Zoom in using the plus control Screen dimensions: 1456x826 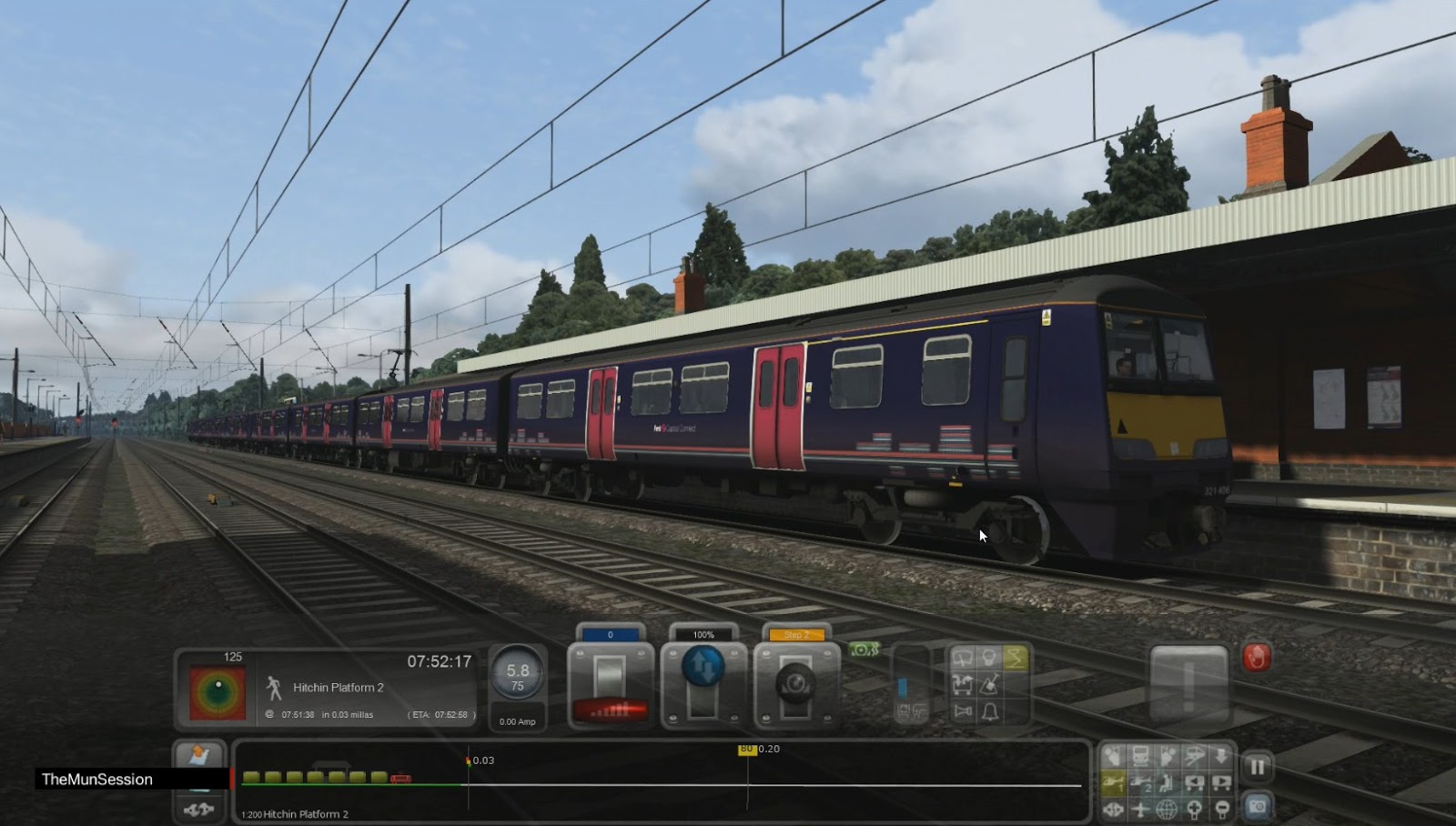tap(1194, 810)
